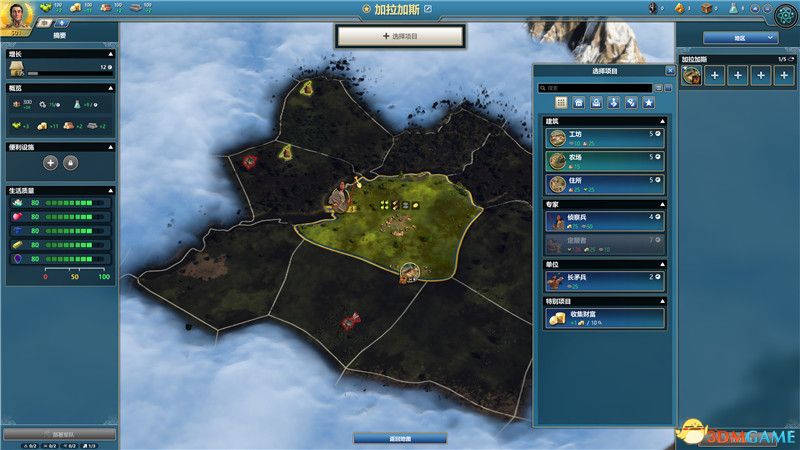This screenshot has height=450, width=800.
Task: Collapse the 生活质量 panel
Action: pyautogui.click(x=110, y=190)
